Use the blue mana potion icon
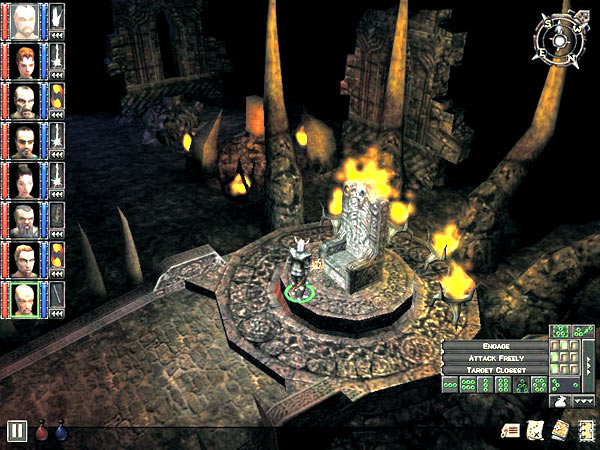 [60, 432]
